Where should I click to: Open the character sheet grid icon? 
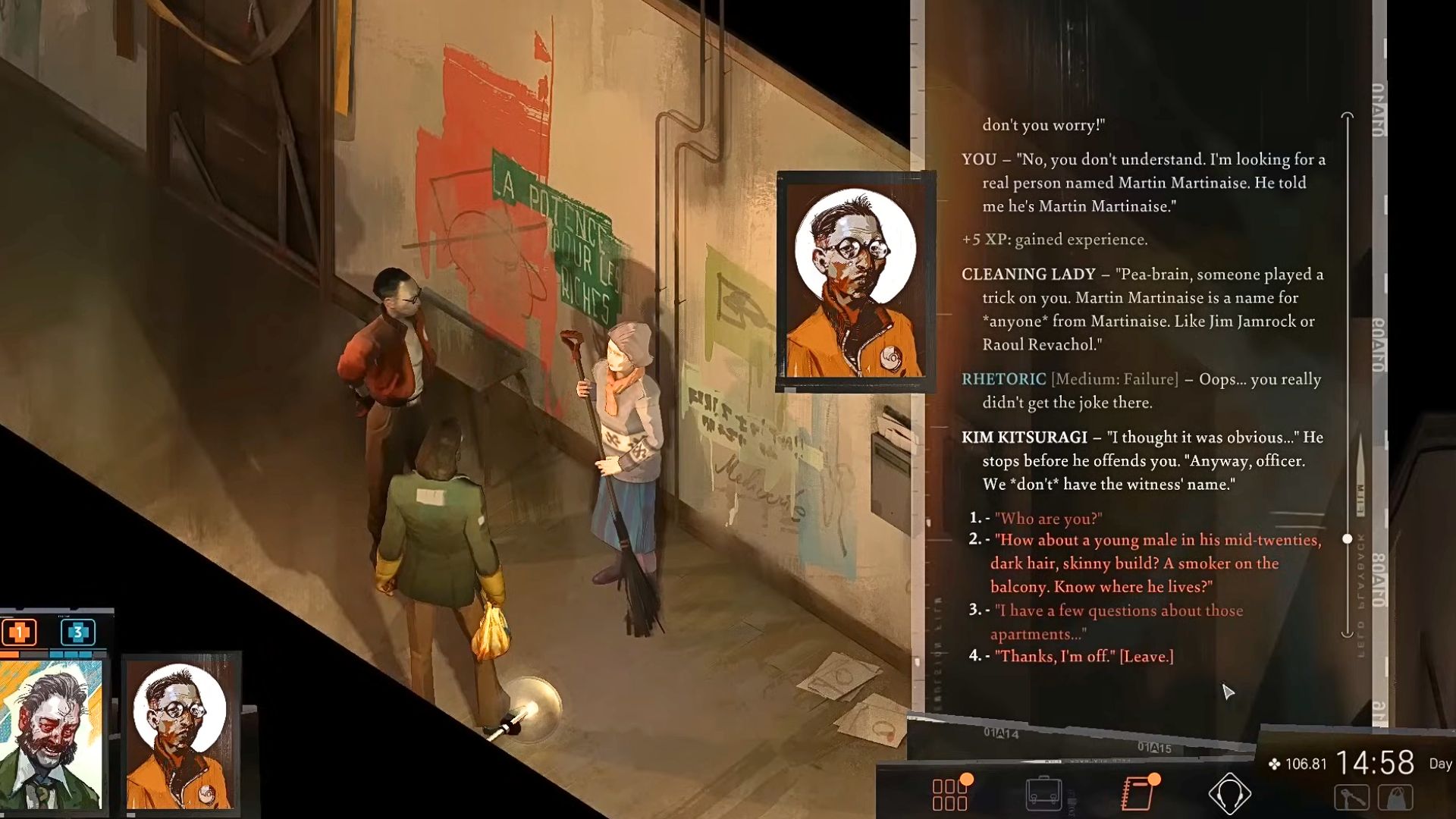pos(949,795)
